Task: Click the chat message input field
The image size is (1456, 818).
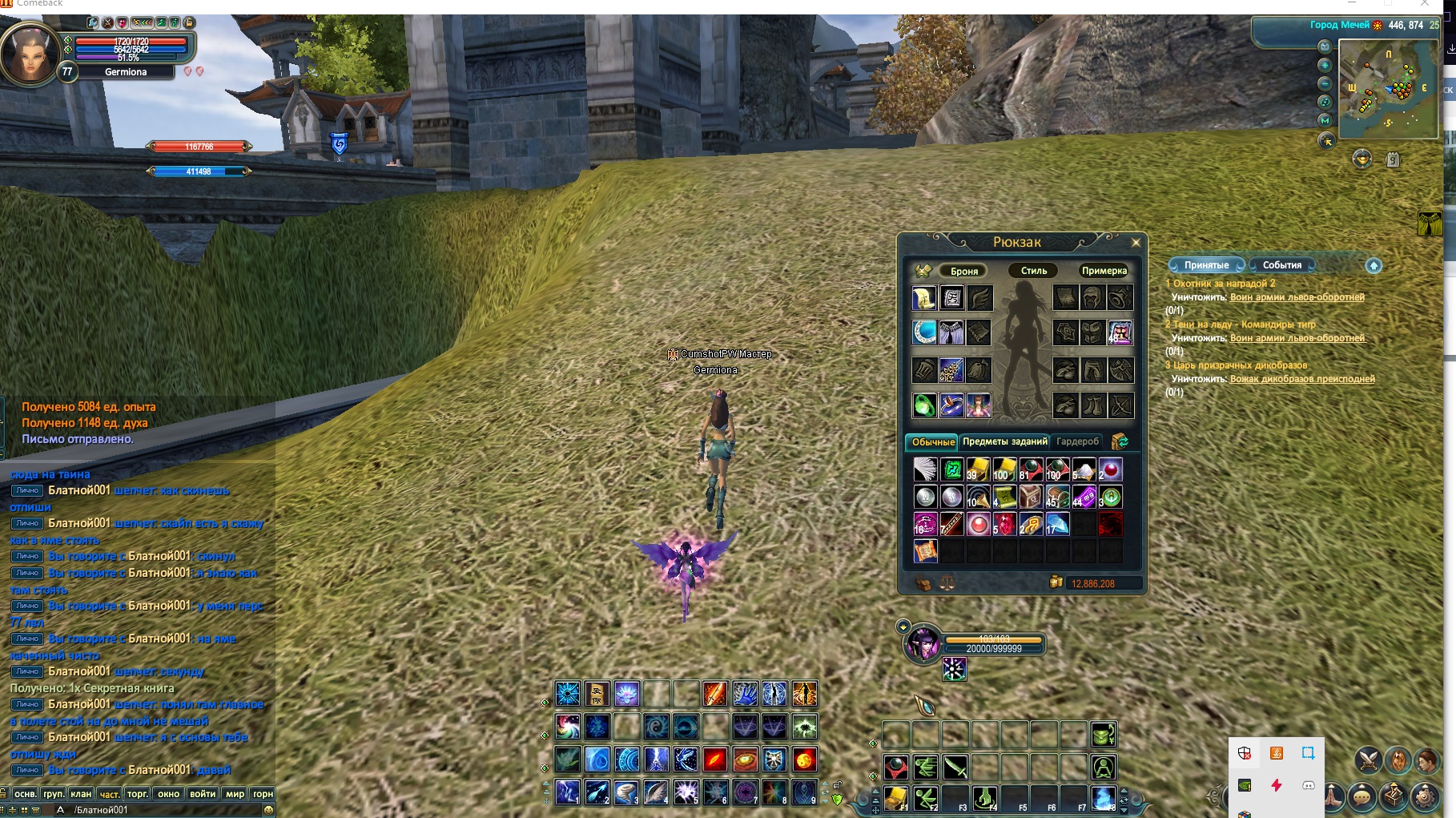Action: (x=160, y=810)
